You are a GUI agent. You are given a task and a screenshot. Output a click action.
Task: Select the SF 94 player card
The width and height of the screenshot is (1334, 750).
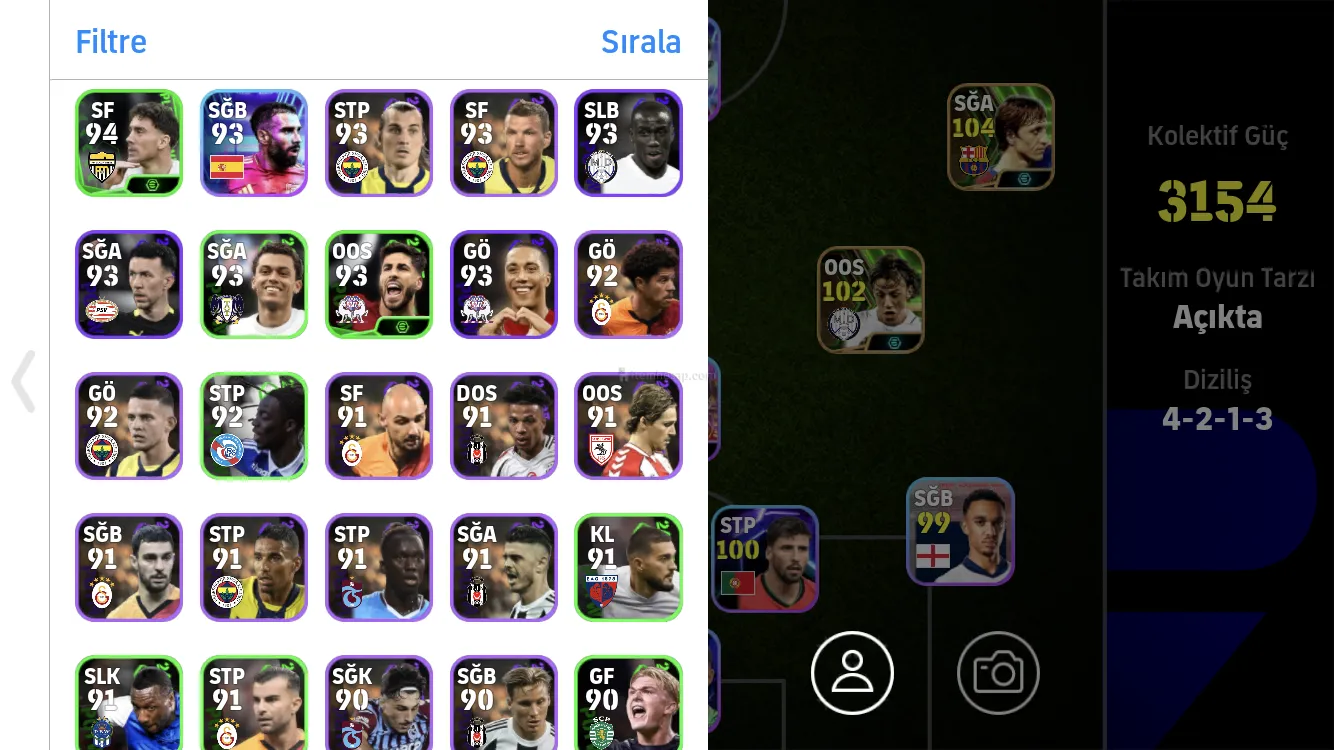129,143
